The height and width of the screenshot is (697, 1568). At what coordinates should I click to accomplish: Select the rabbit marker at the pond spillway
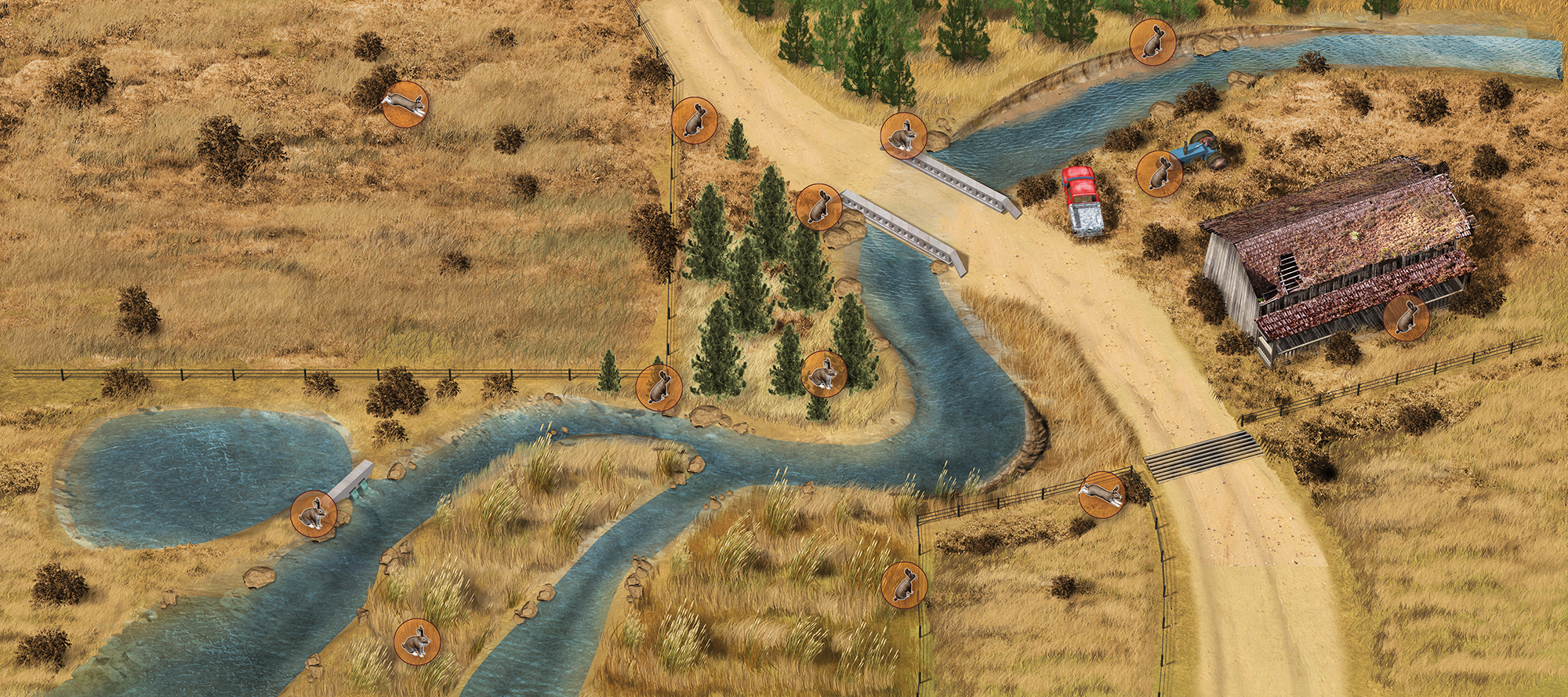click(314, 514)
